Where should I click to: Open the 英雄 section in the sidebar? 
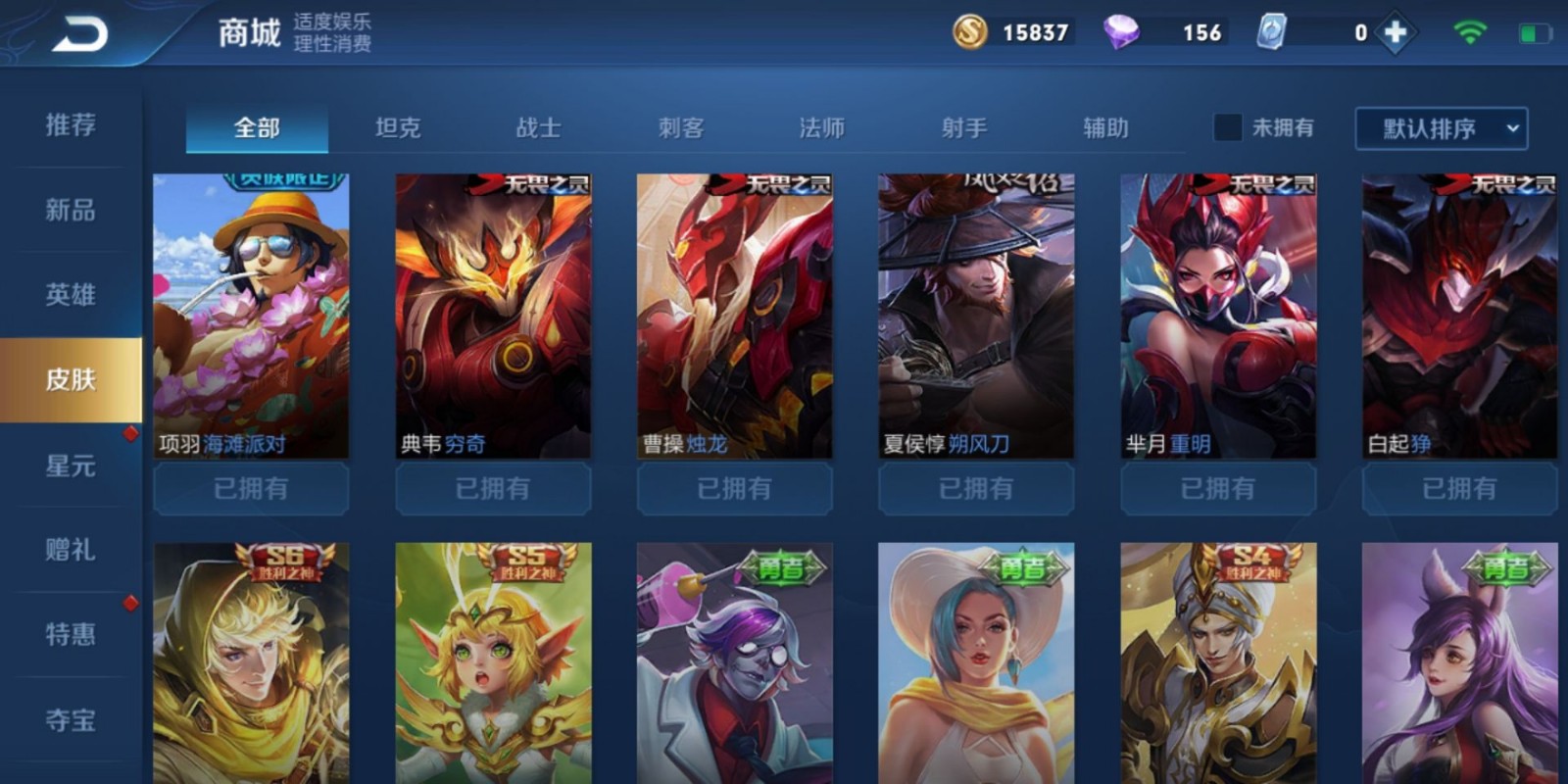click(69, 294)
